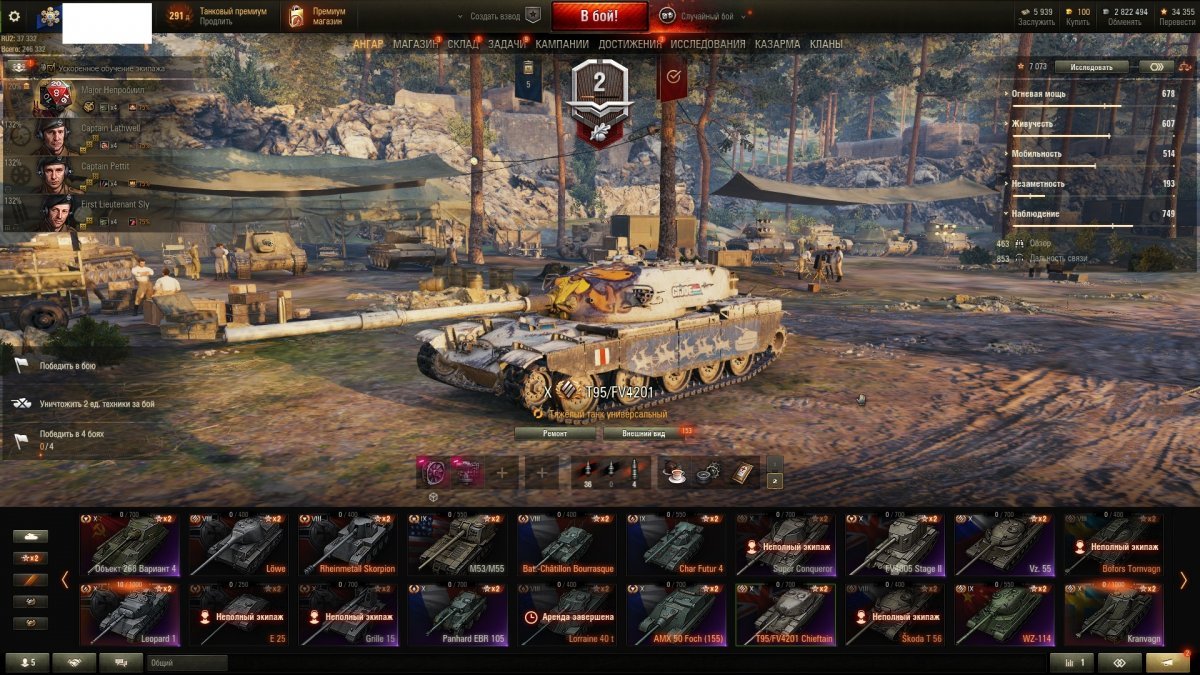Switch to the Склад tab
This screenshot has width=1200, height=675.
pos(463,44)
